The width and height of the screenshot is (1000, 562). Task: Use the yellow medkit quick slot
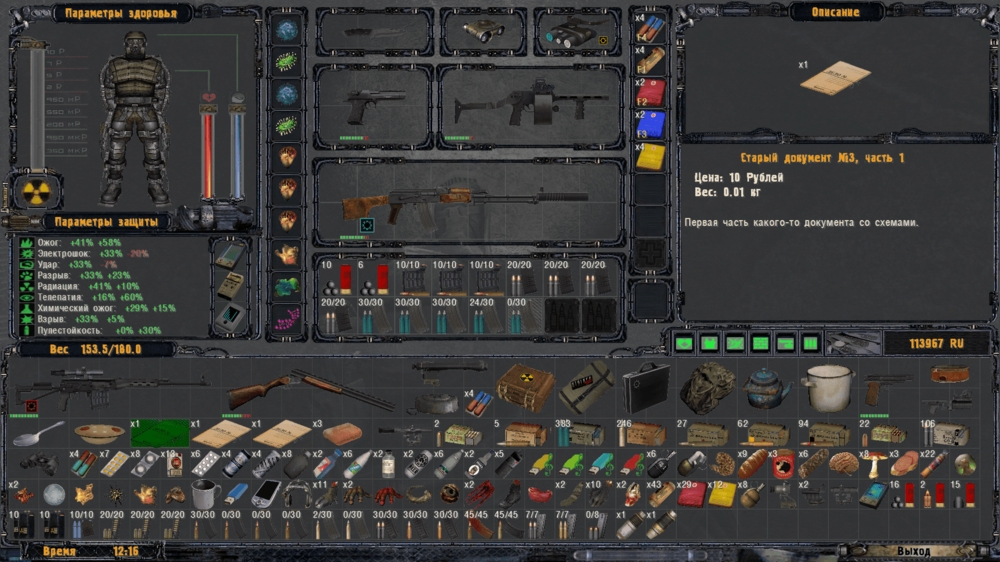pos(650,158)
